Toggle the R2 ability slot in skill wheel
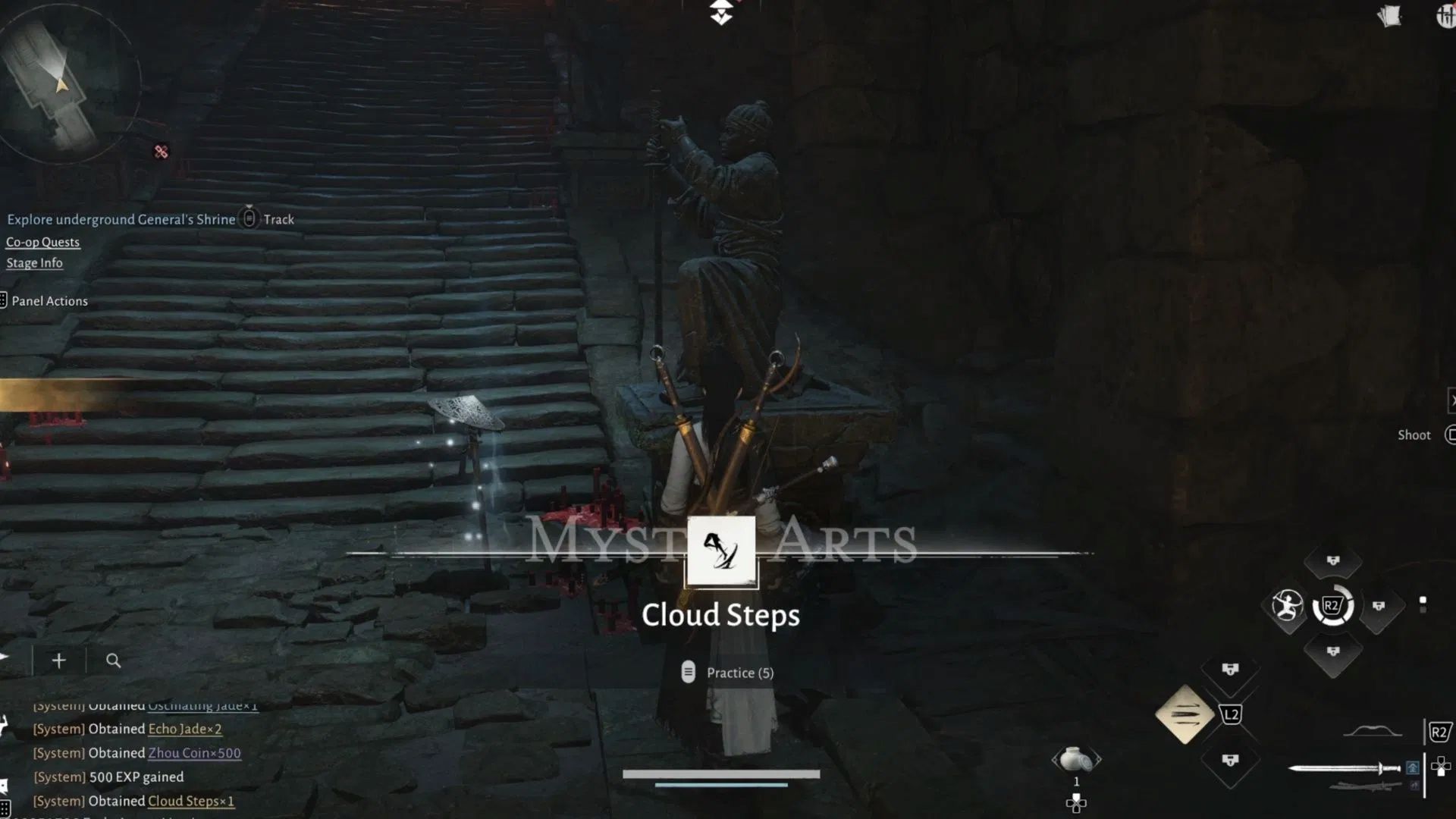The image size is (1456, 819). tap(1332, 607)
